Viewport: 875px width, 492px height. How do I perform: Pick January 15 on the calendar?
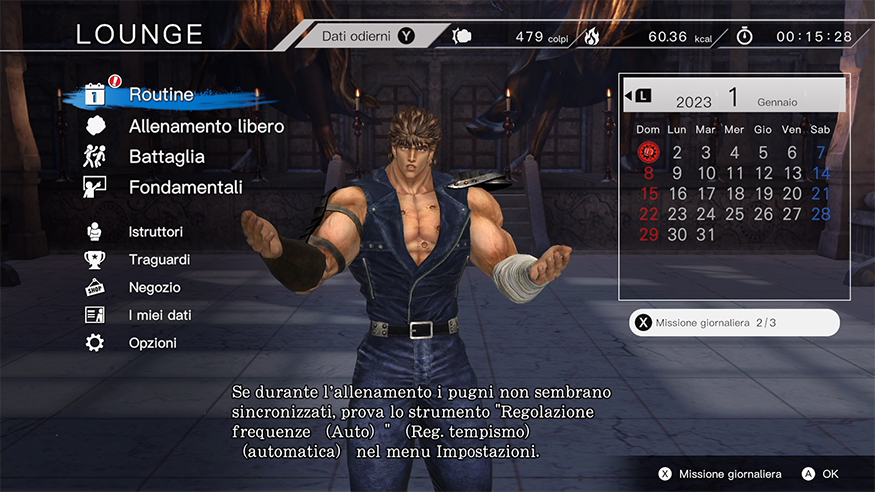pyautogui.click(x=648, y=194)
